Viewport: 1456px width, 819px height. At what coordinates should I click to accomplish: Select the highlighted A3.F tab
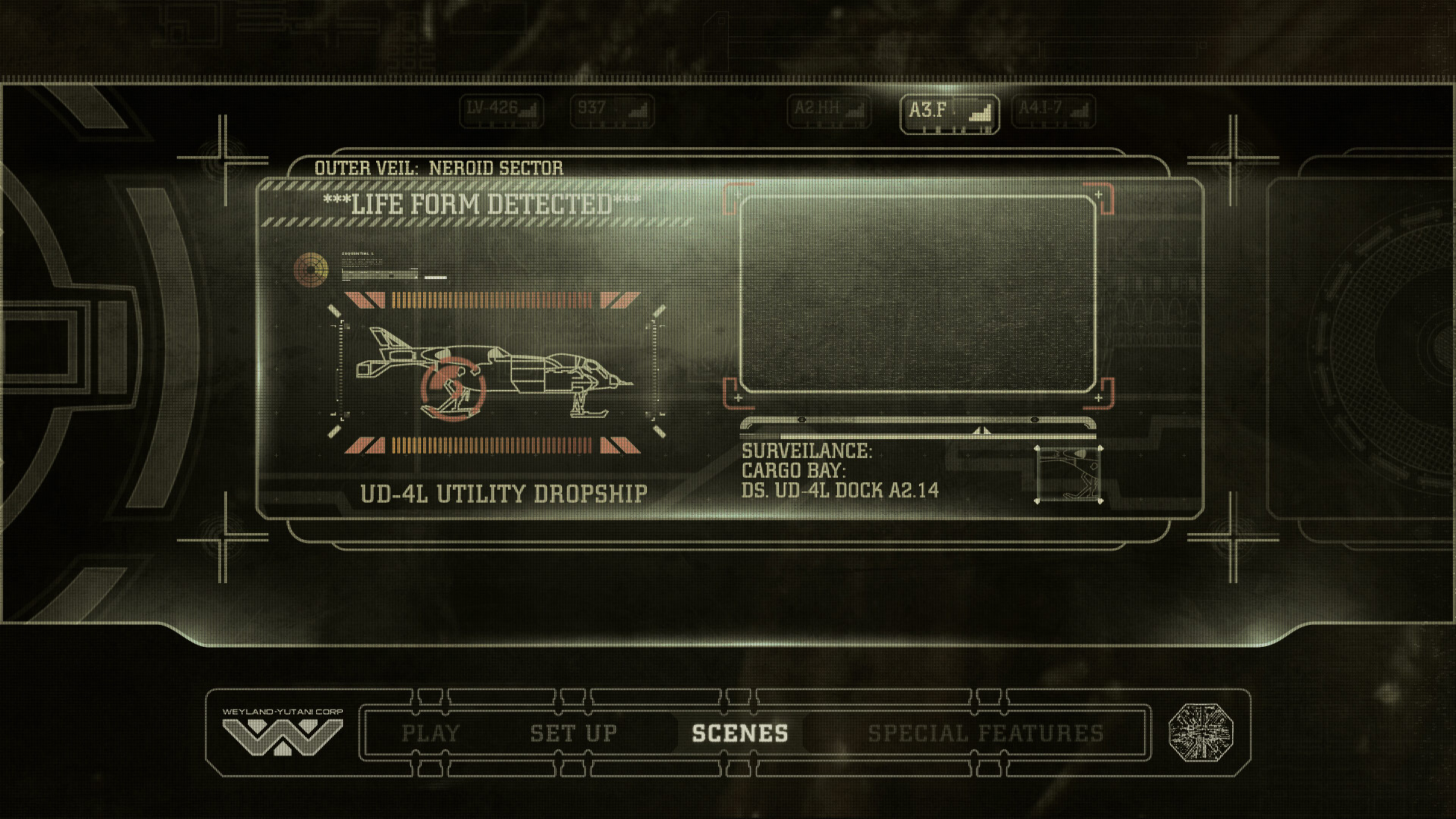pos(949,114)
